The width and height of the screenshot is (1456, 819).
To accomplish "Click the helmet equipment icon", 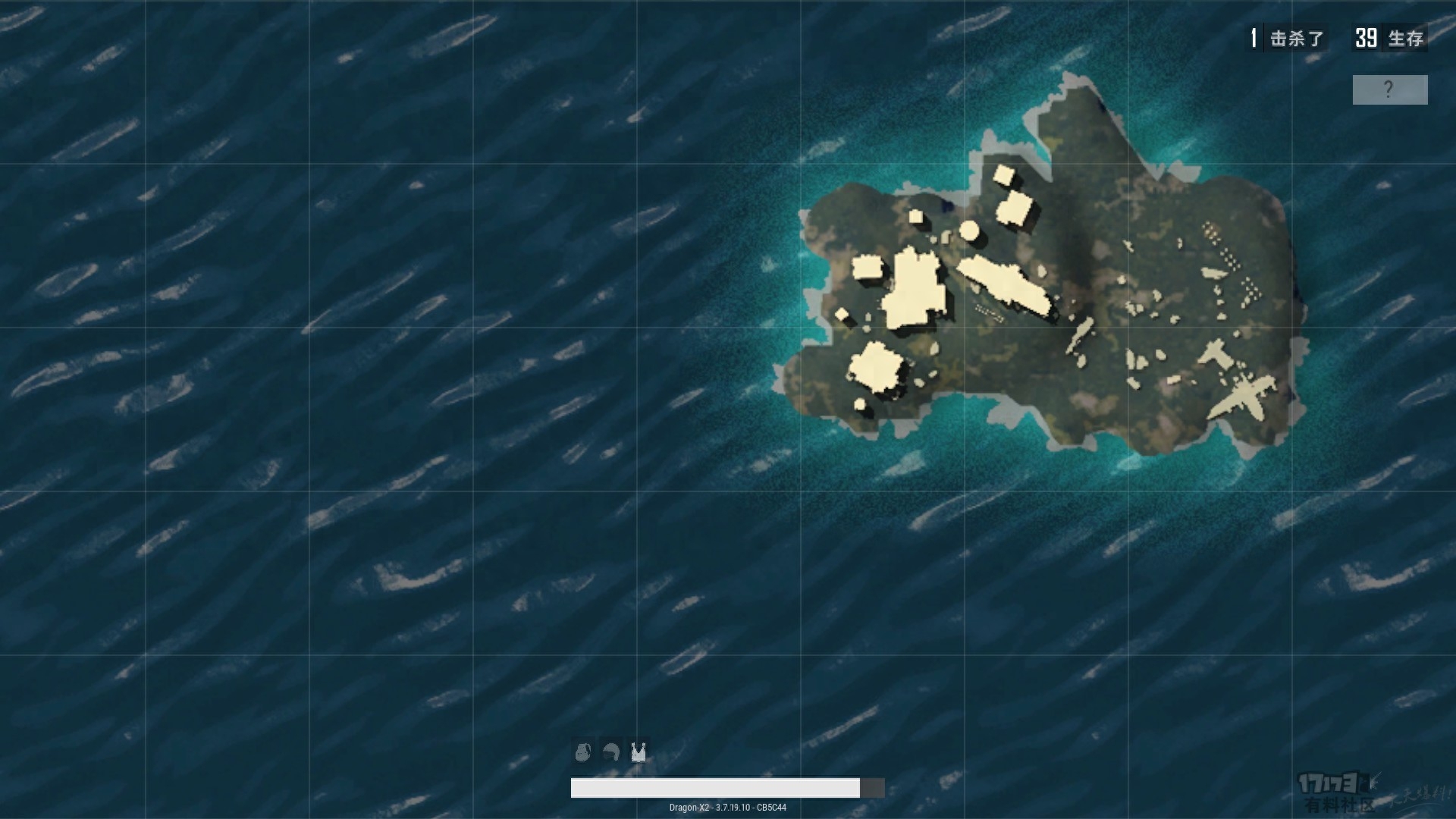I will tap(610, 752).
